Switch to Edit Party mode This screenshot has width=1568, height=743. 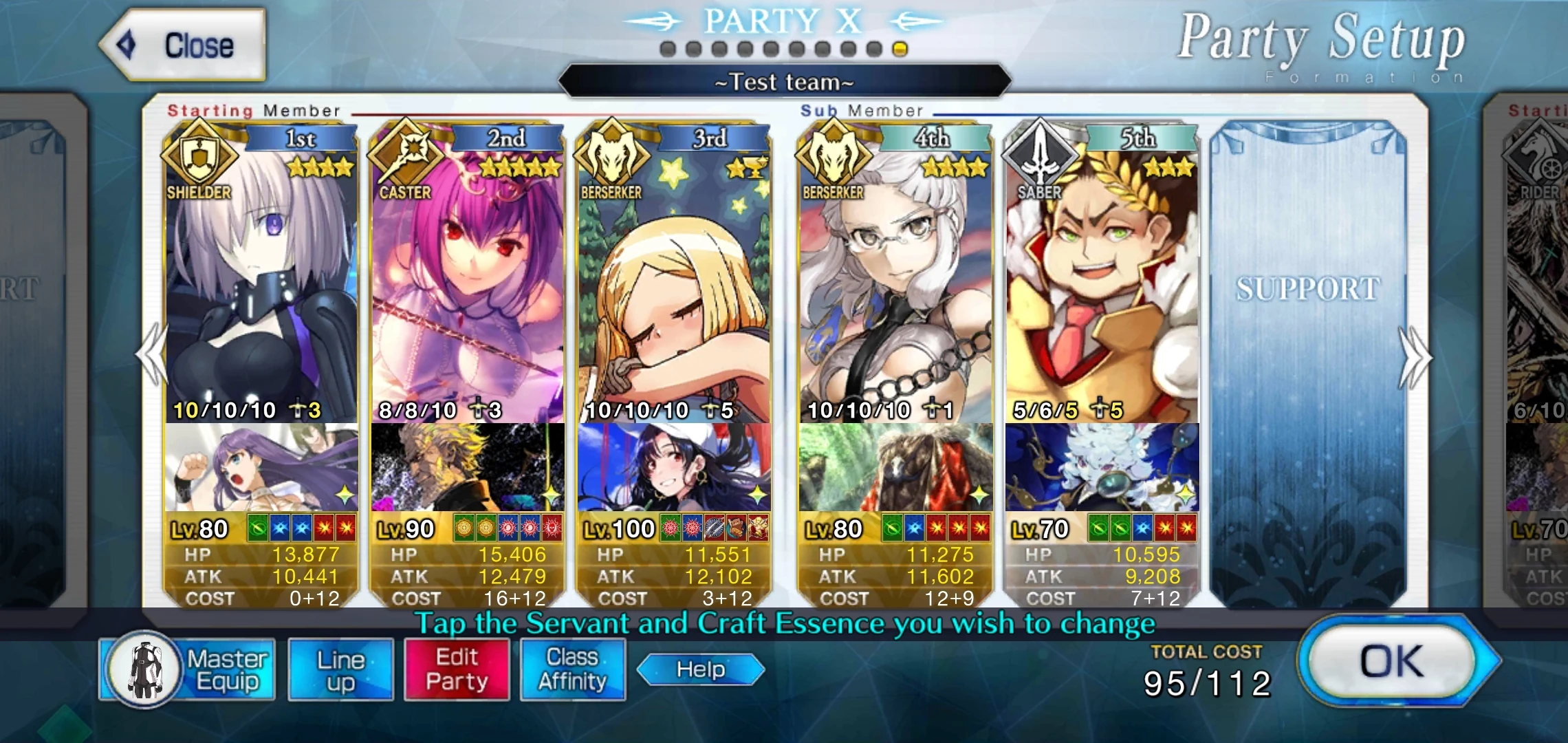click(456, 668)
